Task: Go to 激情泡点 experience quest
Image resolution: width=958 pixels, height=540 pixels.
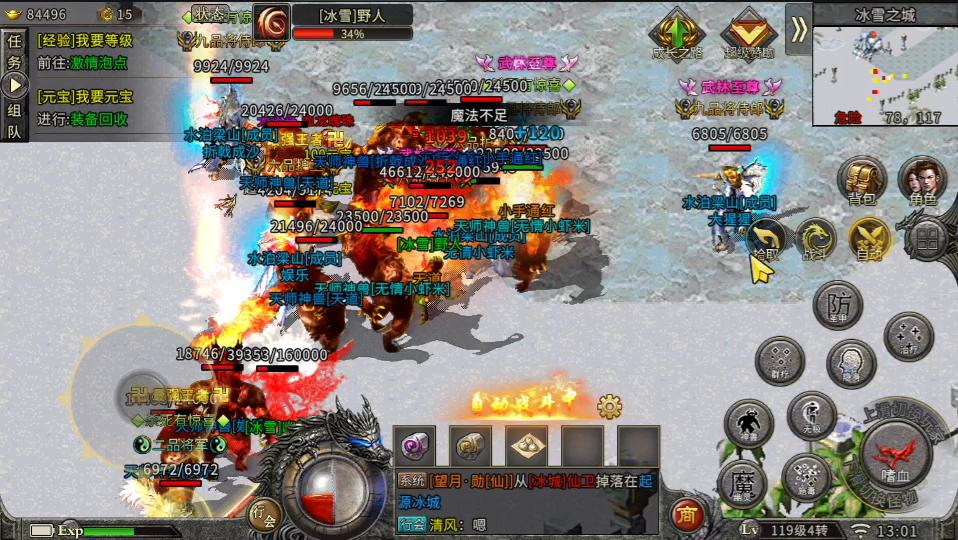Action: click(x=99, y=62)
